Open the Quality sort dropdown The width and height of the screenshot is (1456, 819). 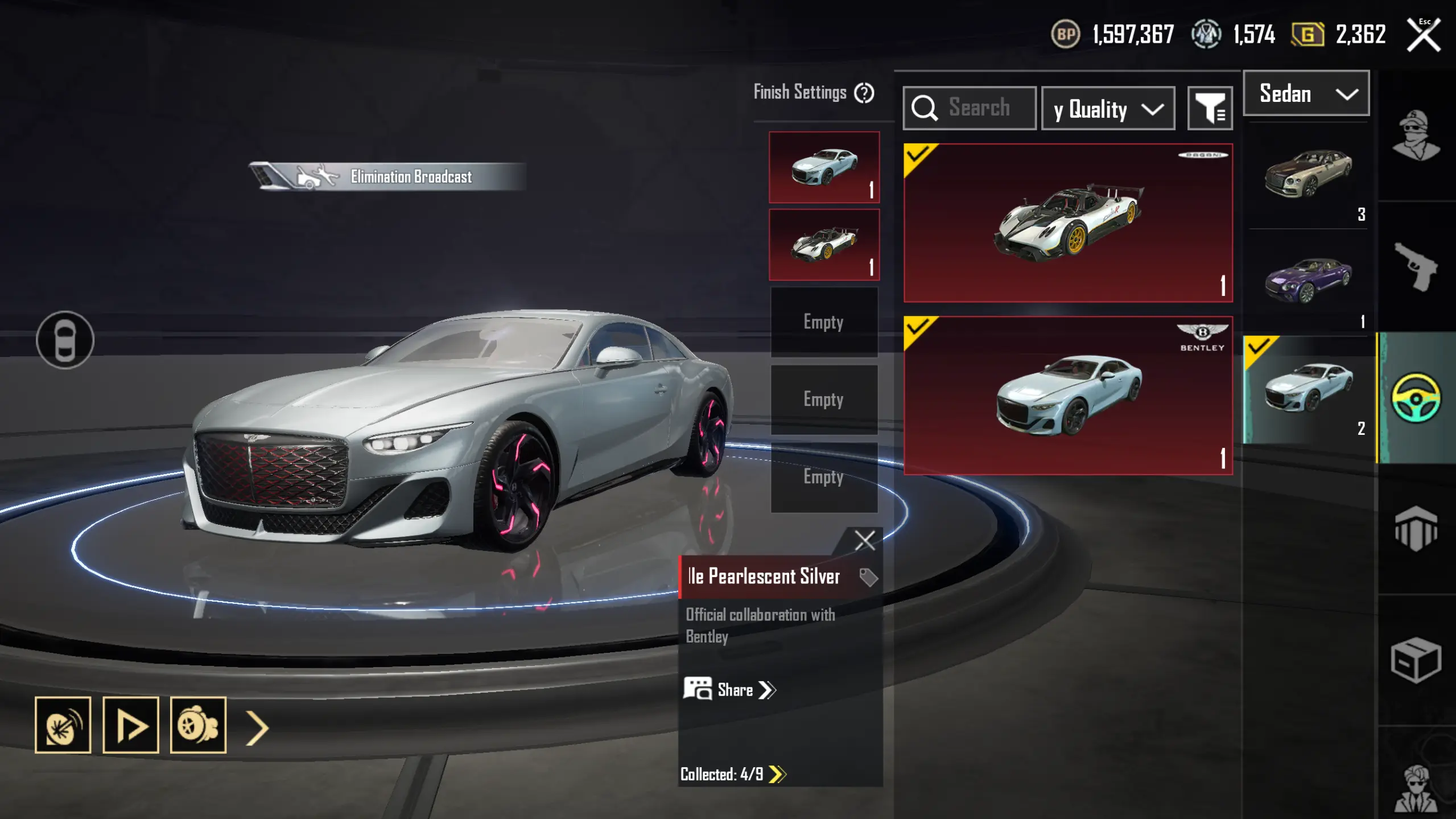pyautogui.click(x=1107, y=109)
